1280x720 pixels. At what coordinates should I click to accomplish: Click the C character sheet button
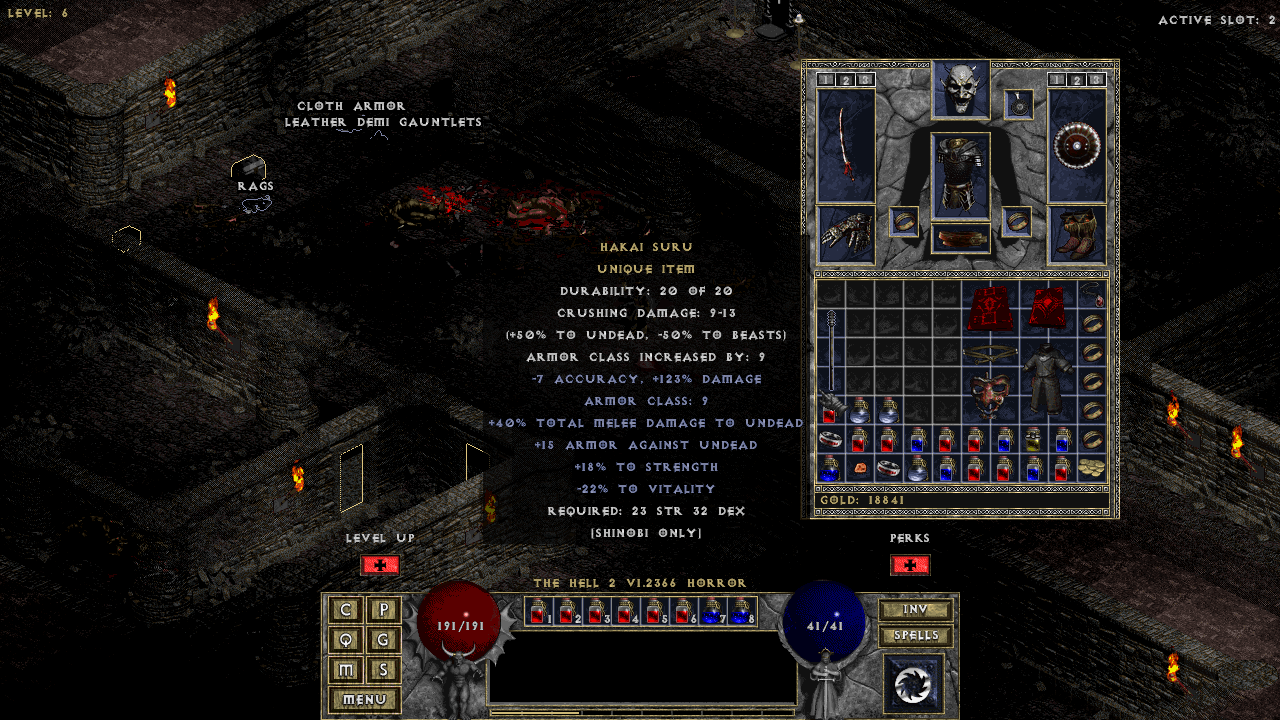click(346, 610)
